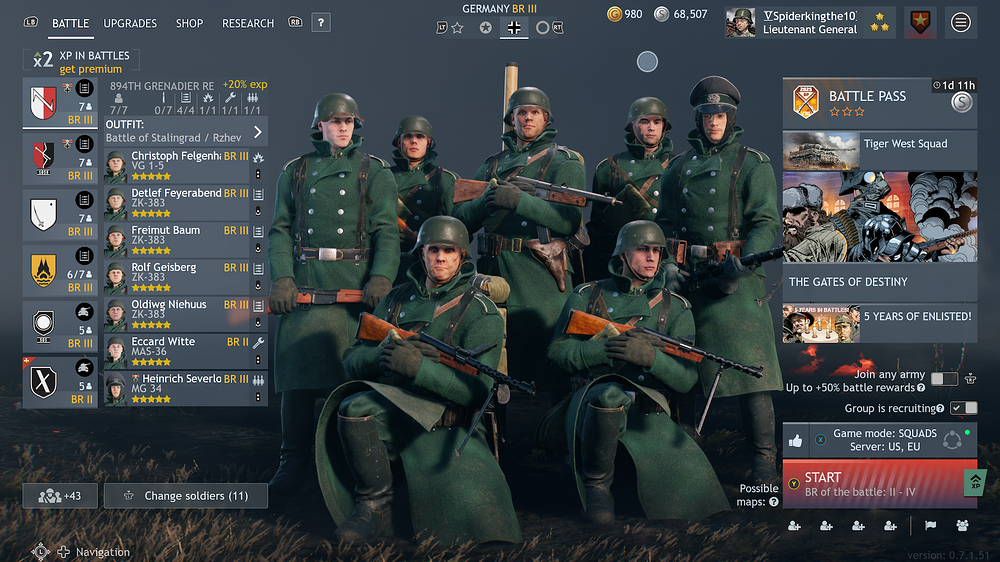
Task: Click the question mark help button
Action: pos(320,22)
